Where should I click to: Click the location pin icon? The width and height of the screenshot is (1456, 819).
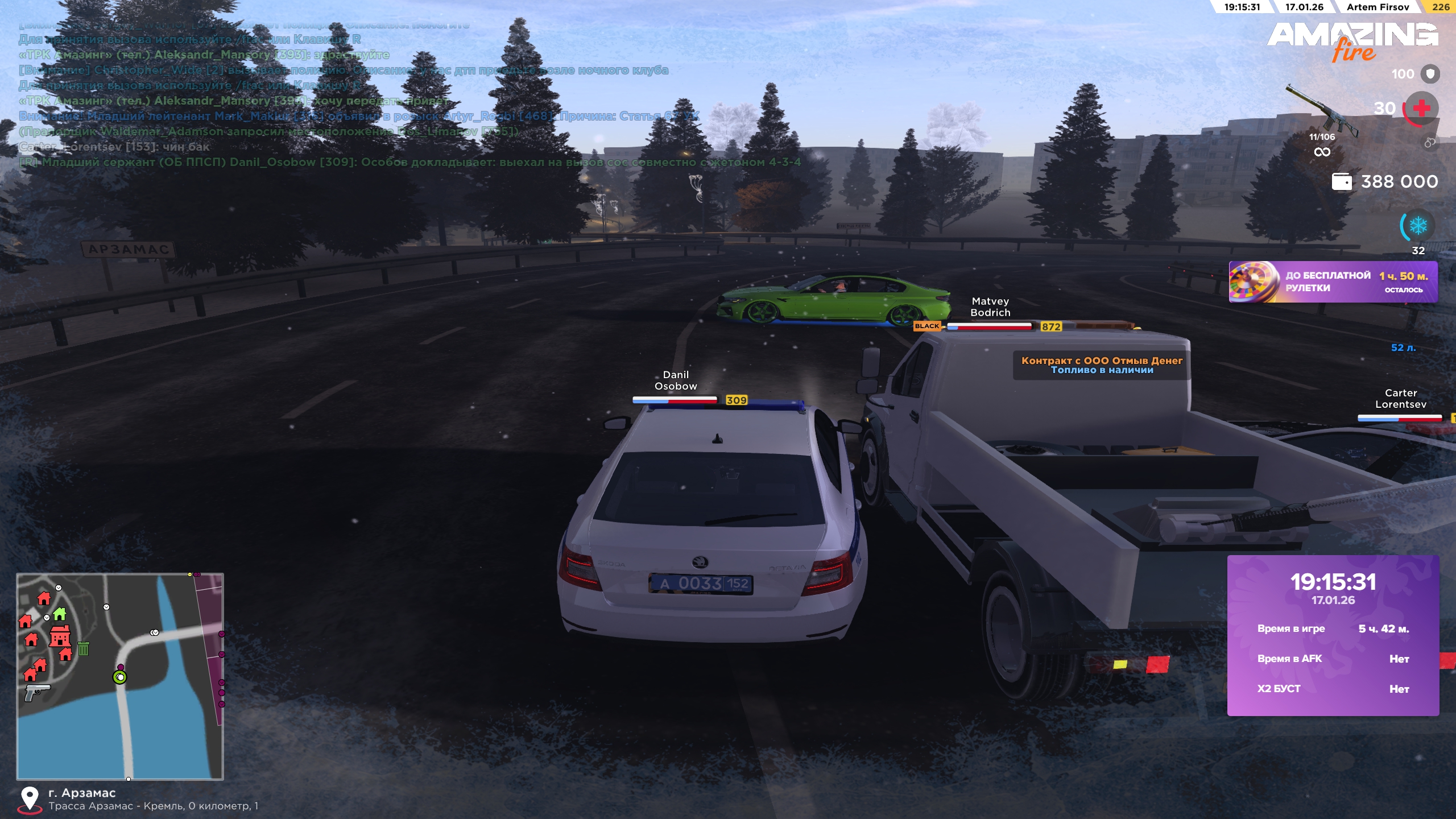[x=30, y=799]
